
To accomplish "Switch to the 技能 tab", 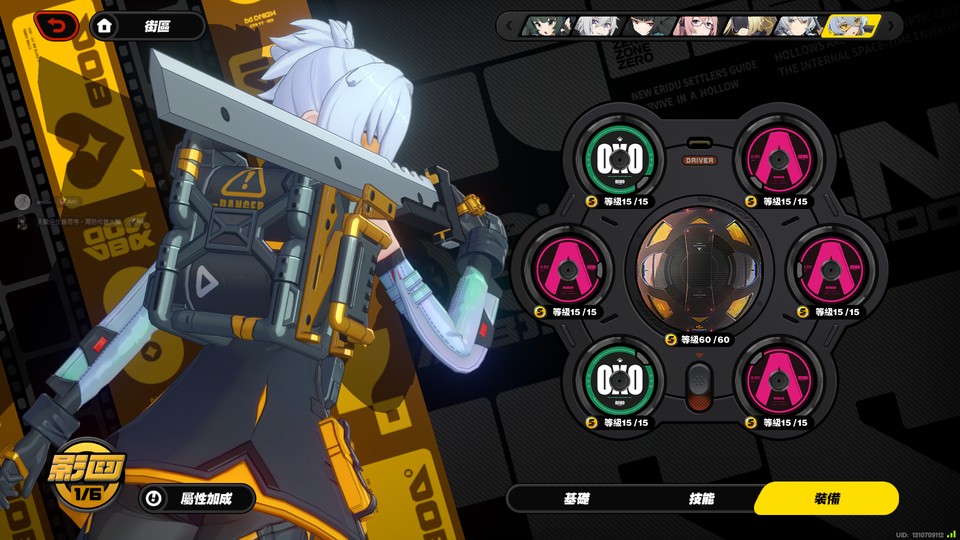I will [701, 498].
